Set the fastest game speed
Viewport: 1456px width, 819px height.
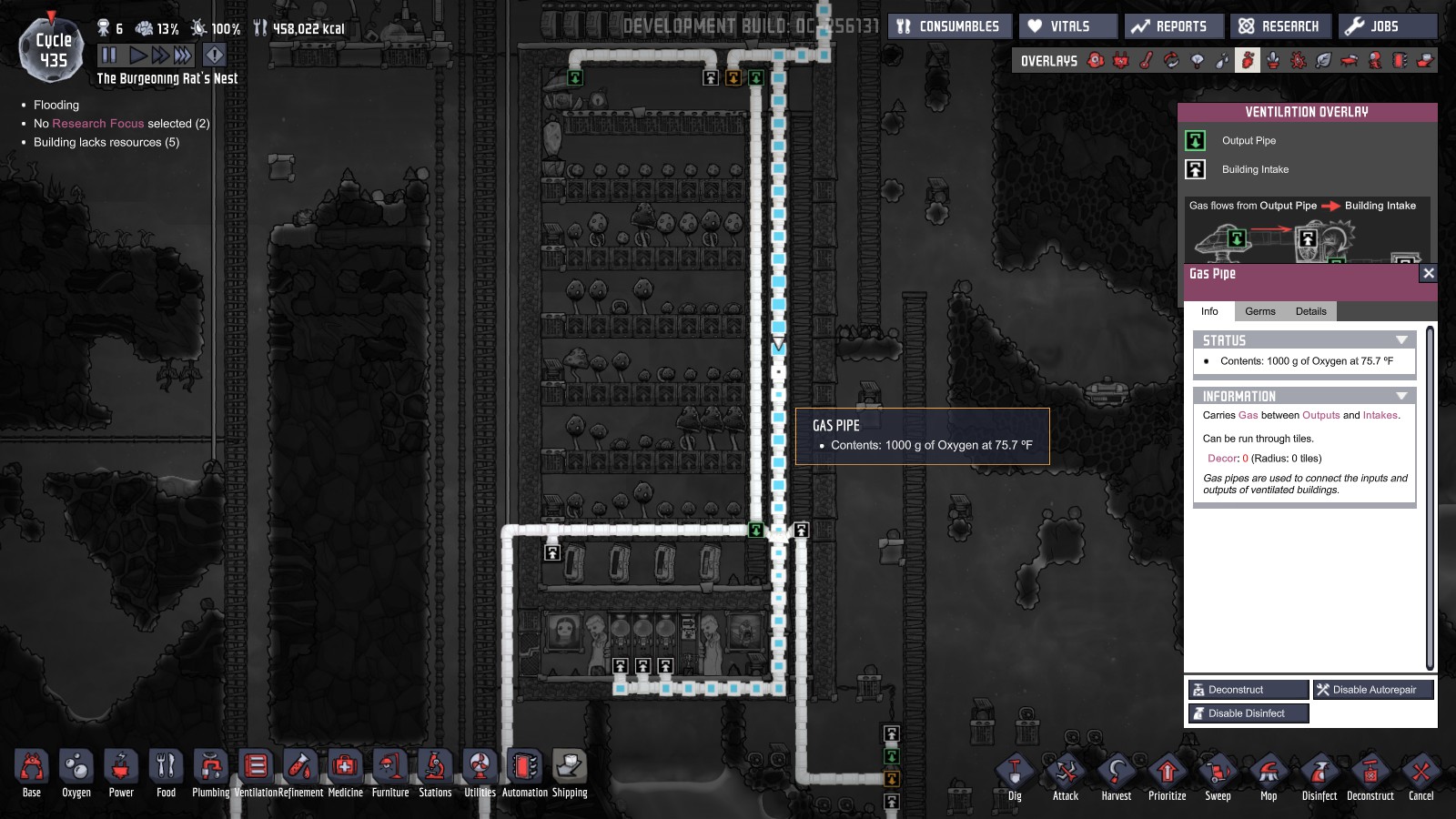tap(182, 55)
